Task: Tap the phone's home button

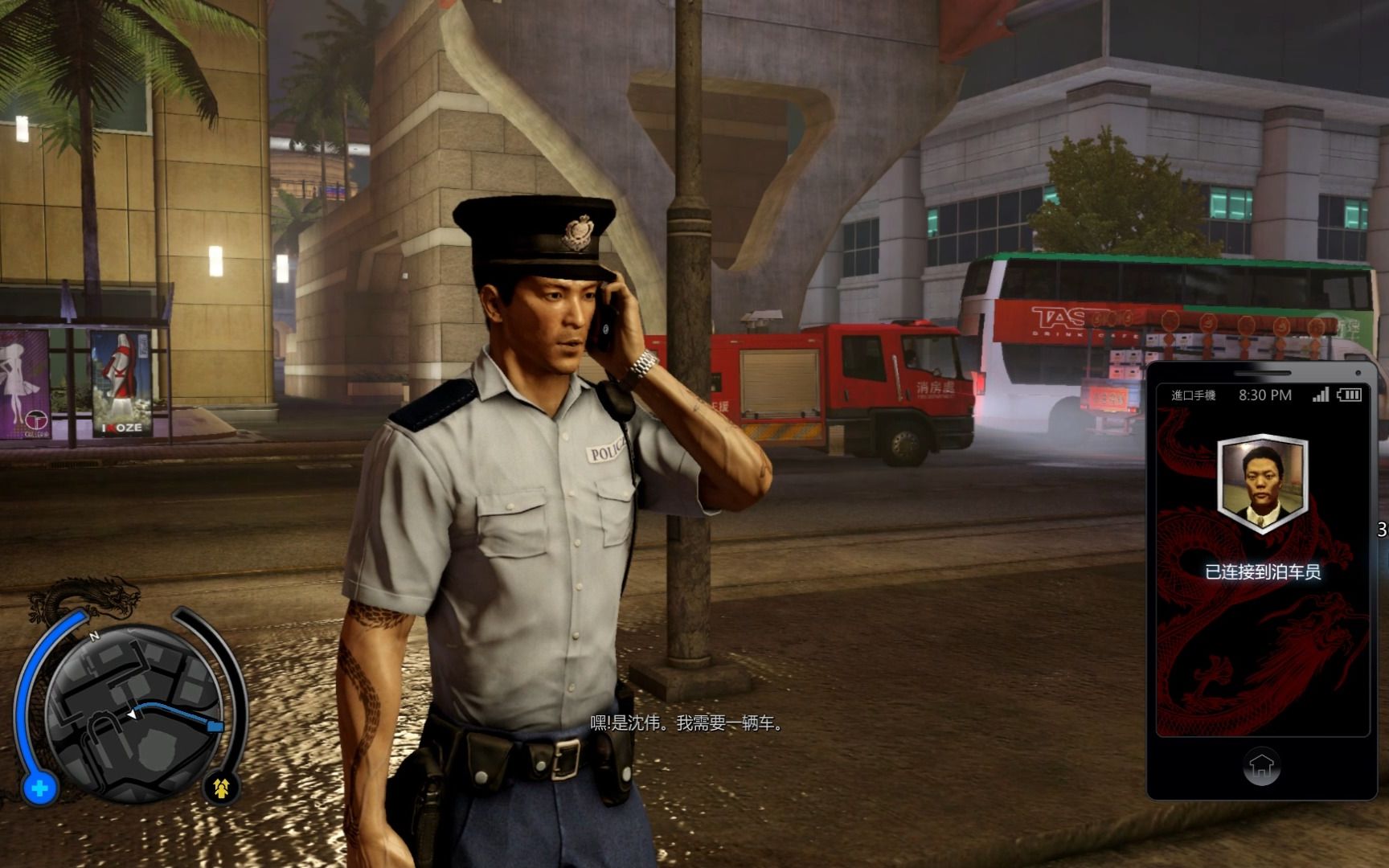Action: pyautogui.click(x=1260, y=766)
